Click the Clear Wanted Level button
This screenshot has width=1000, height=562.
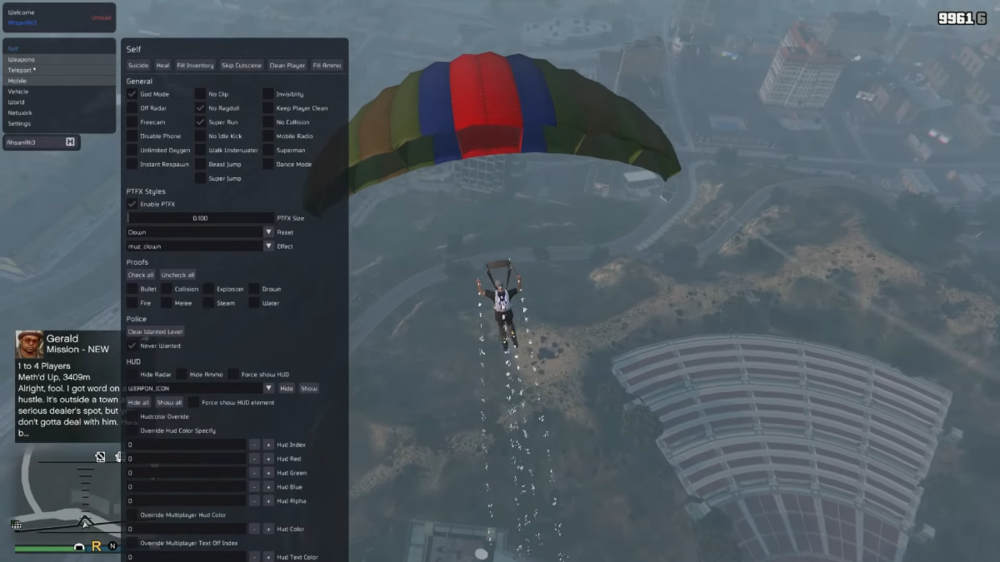tap(155, 332)
